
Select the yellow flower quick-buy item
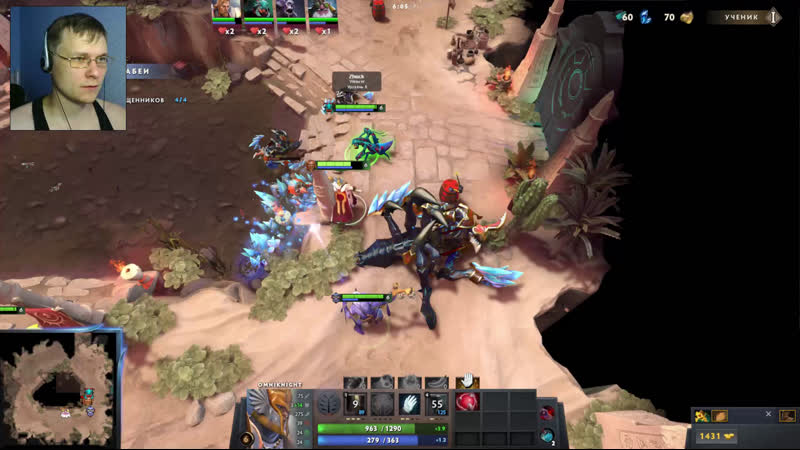pyautogui.click(x=703, y=416)
